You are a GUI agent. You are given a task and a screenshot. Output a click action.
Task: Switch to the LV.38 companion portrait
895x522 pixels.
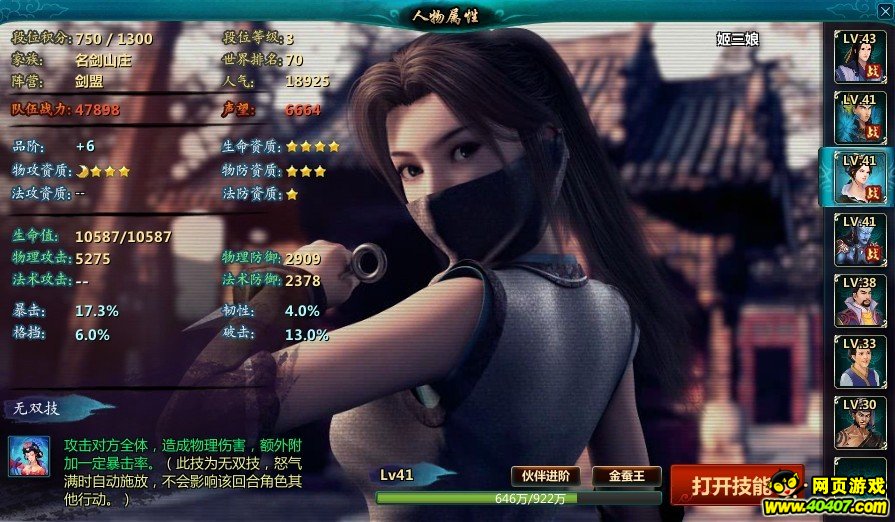pos(859,301)
